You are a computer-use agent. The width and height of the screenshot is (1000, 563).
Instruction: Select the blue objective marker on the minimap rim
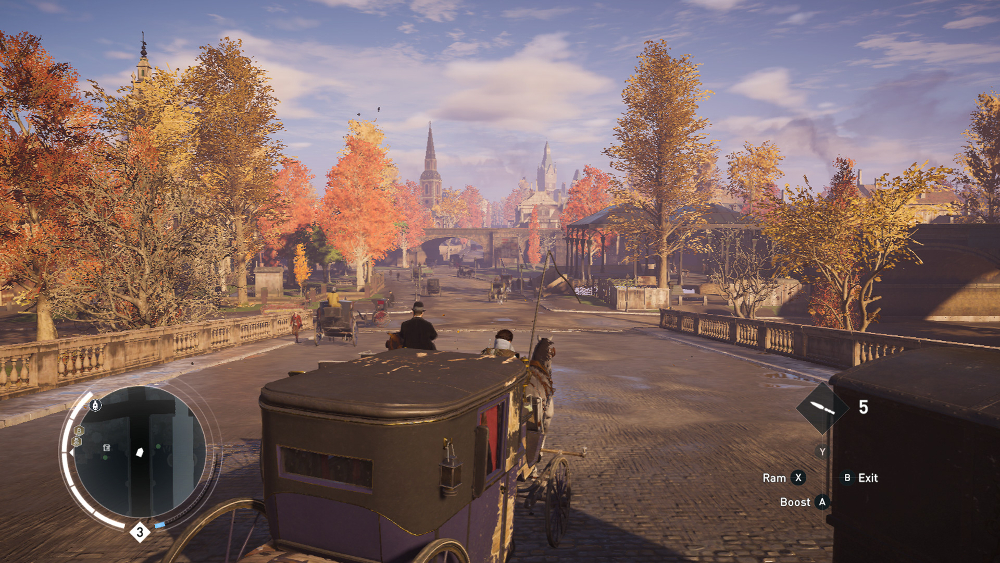[x=160, y=524]
